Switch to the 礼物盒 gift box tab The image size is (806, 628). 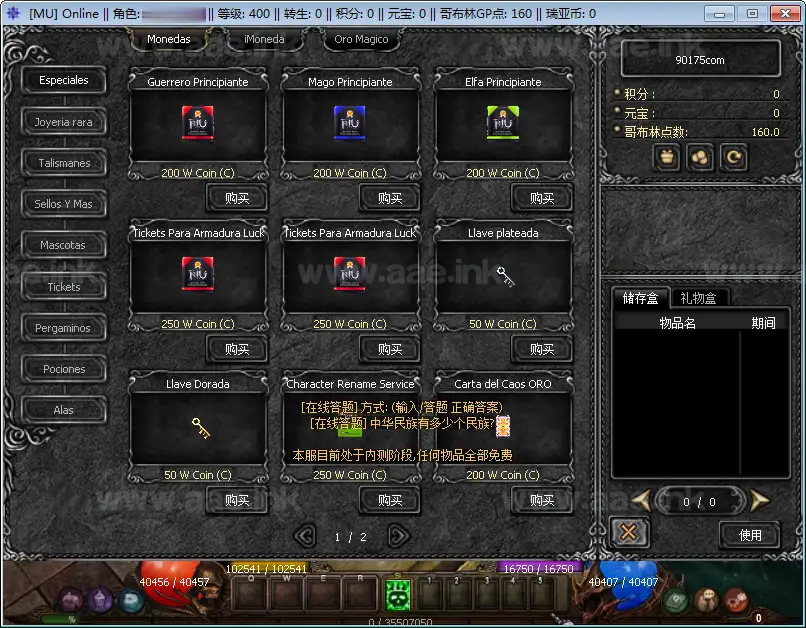pos(699,297)
